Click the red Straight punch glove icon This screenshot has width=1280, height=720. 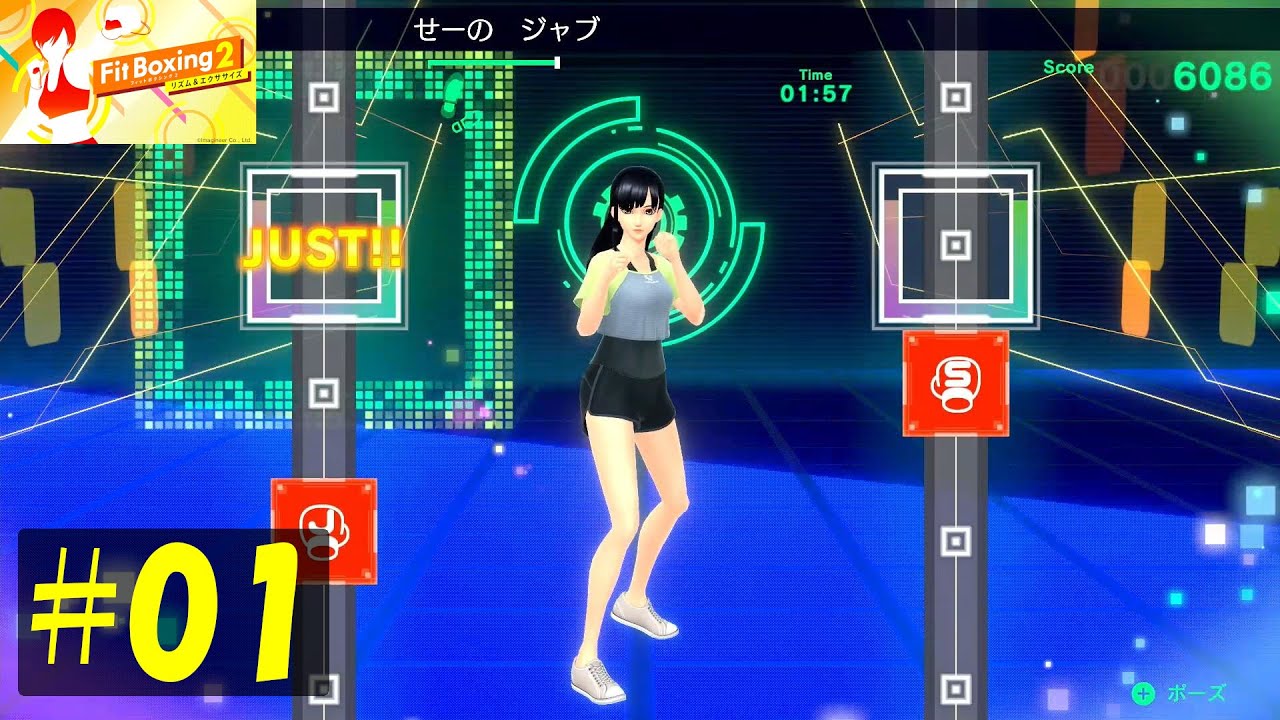(x=955, y=385)
